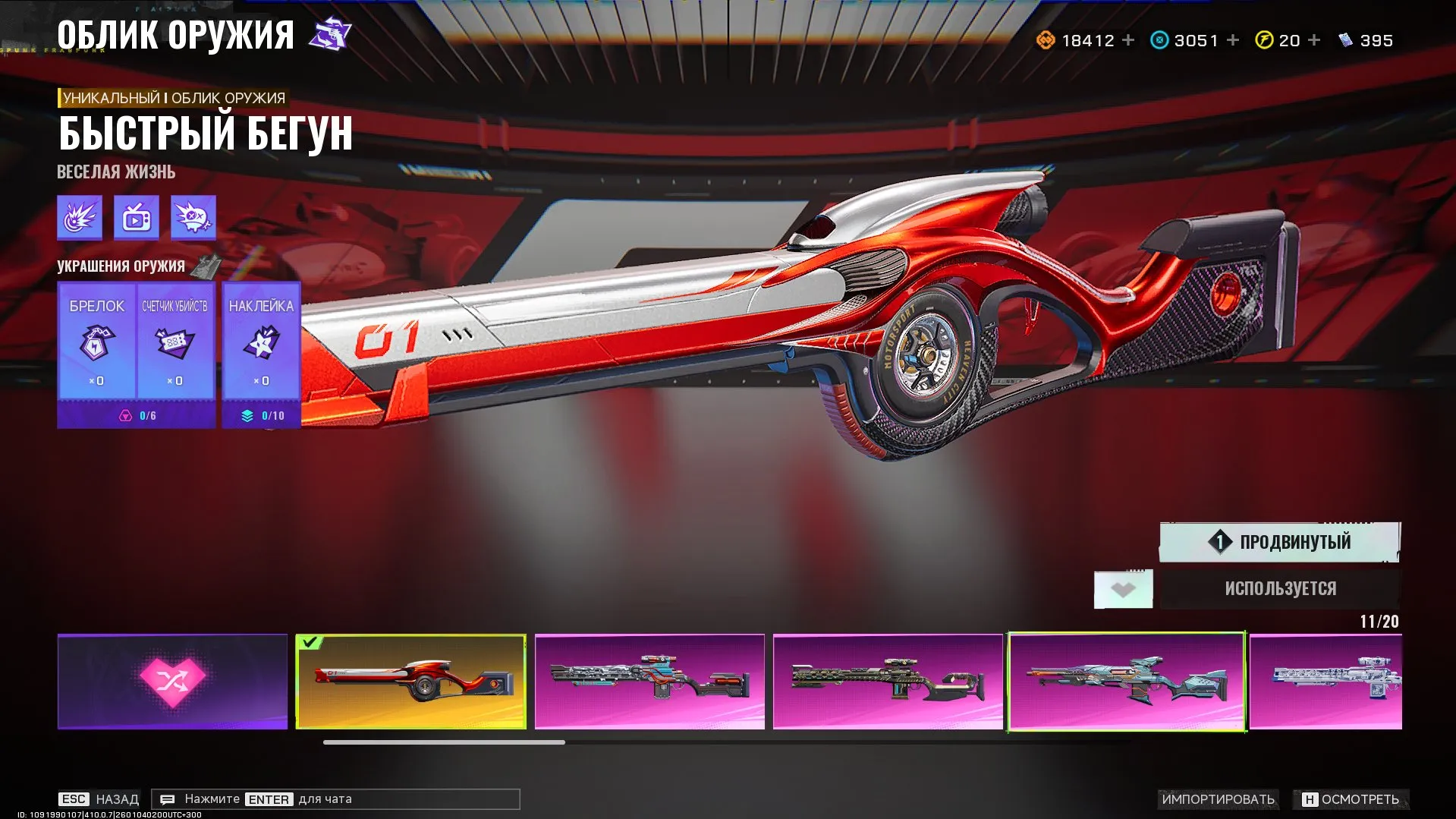The width and height of the screenshot is (1456, 819).
Task: Select the СЧЕТЧИК УБИЙСТВ kill counter slot
Action: pyautogui.click(x=175, y=342)
